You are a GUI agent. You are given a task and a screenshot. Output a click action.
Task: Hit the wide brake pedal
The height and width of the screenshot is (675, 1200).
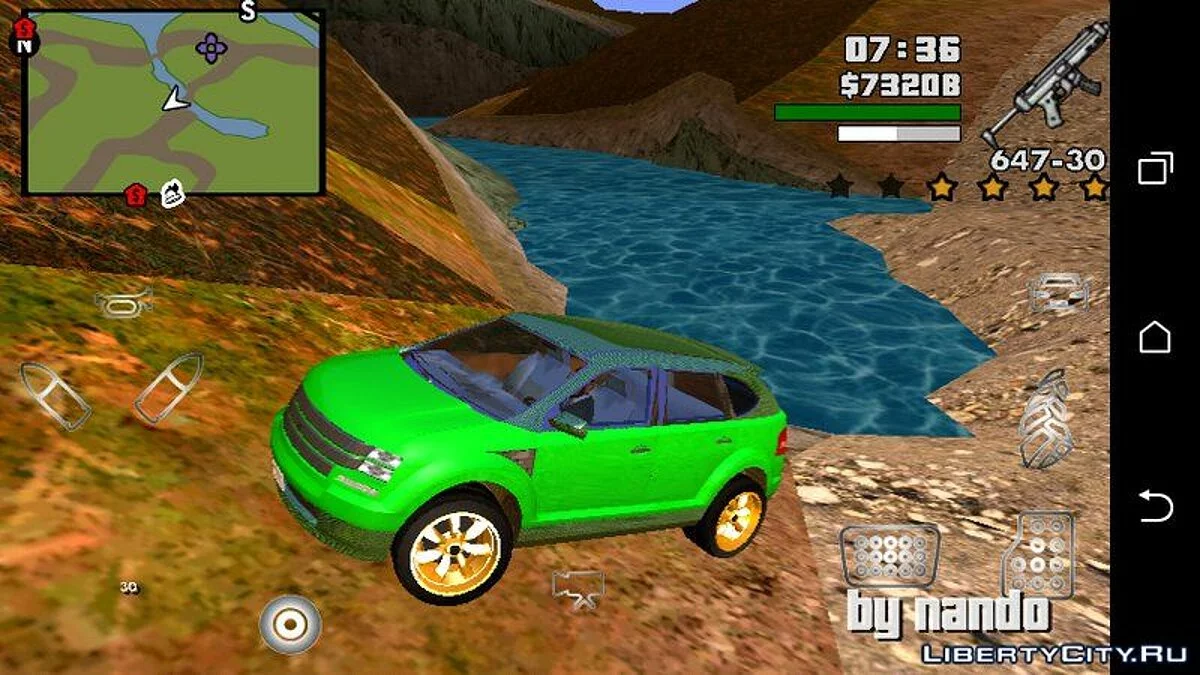889,555
